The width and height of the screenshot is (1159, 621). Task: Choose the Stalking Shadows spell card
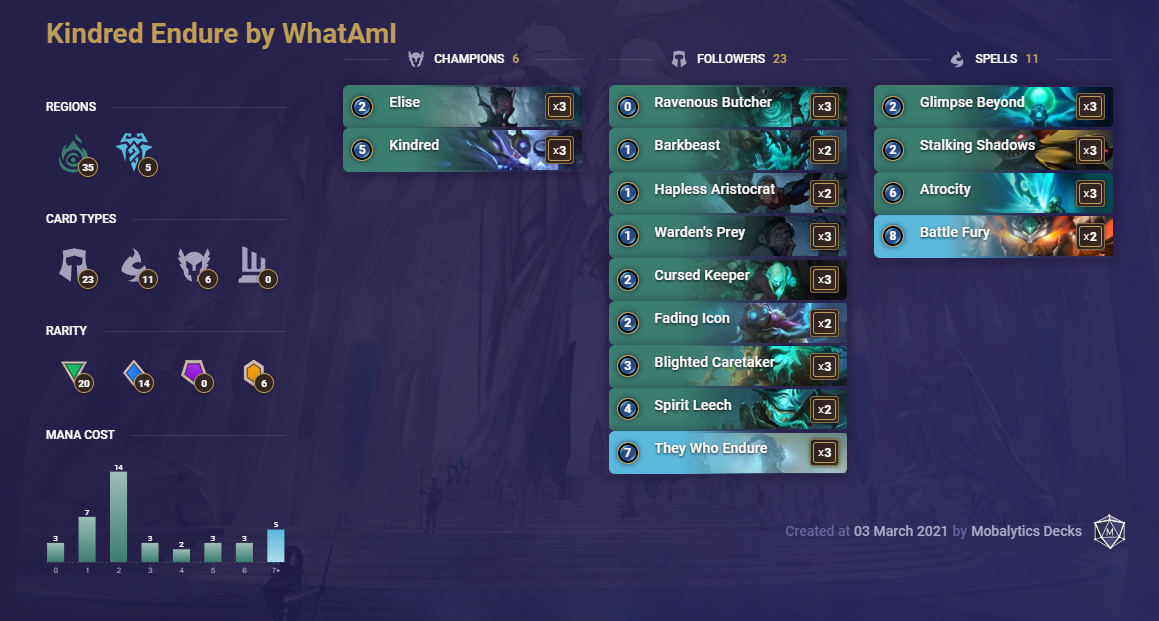coord(993,150)
